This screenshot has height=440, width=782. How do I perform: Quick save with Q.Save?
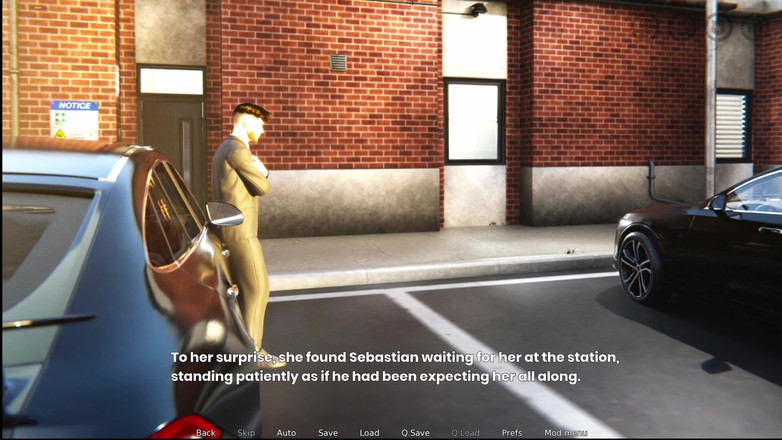coord(415,433)
